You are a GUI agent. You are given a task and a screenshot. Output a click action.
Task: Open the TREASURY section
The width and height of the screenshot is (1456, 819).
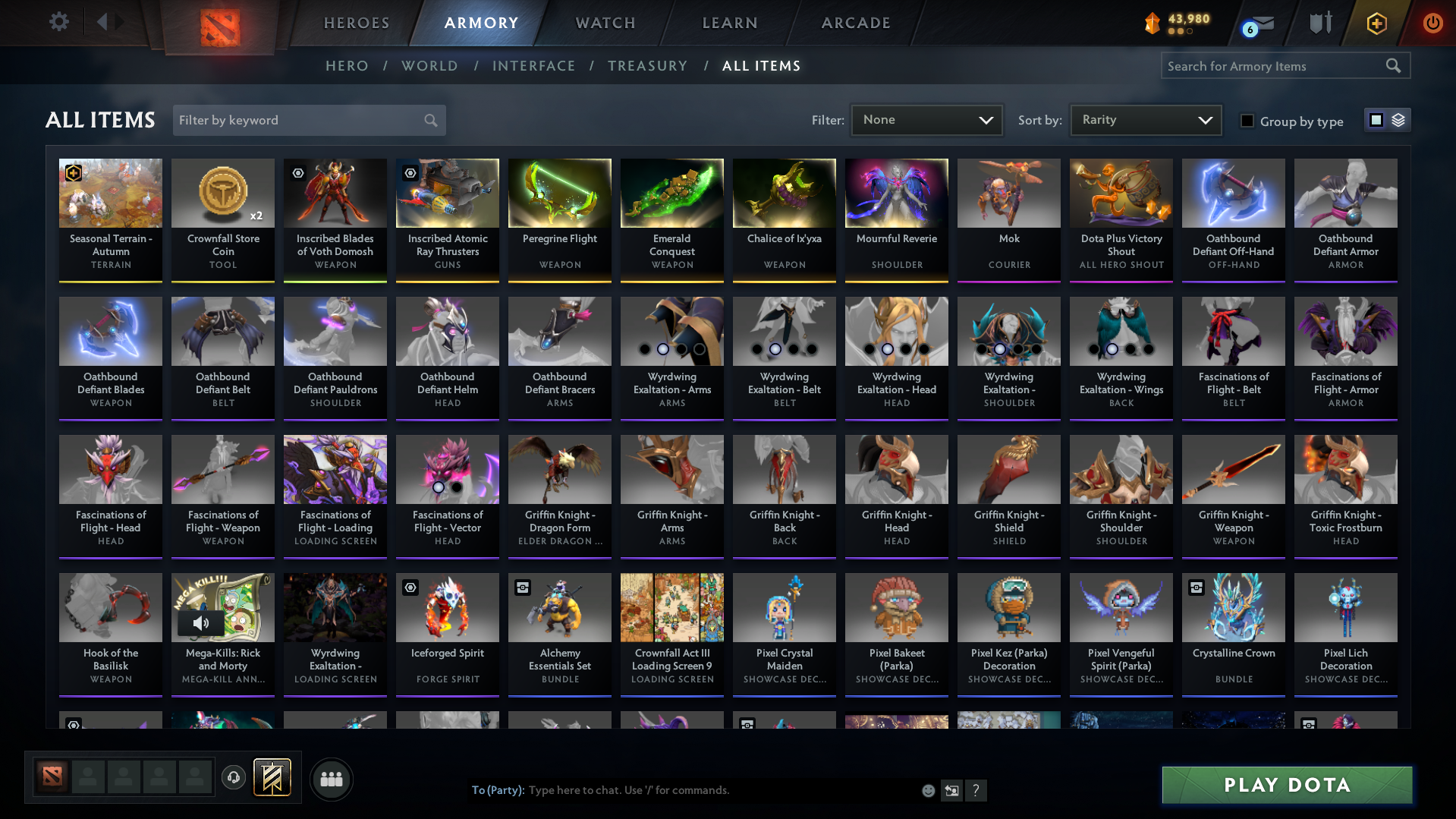point(647,65)
